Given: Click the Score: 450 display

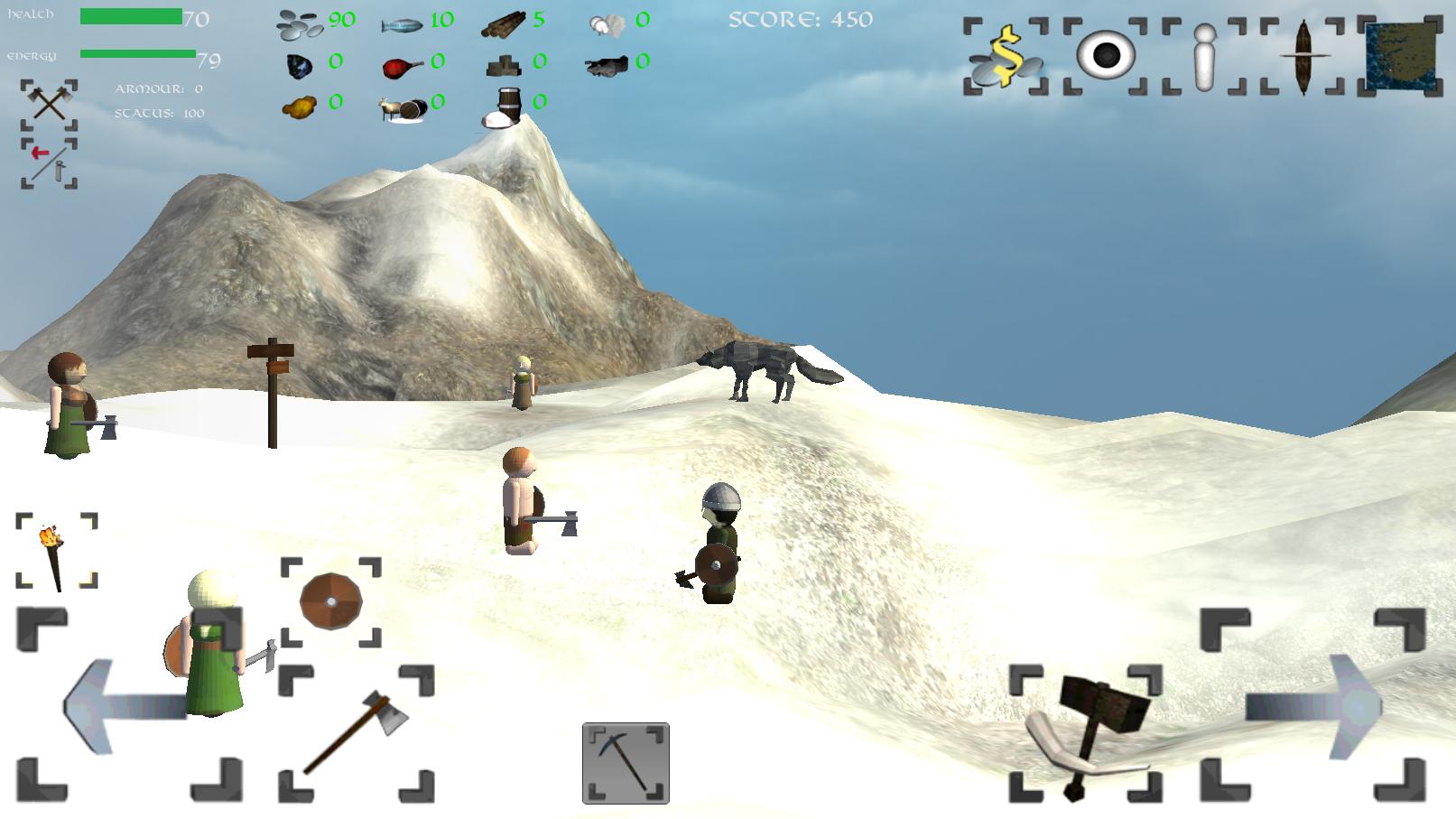Looking at the screenshot, I should tap(802, 18).
